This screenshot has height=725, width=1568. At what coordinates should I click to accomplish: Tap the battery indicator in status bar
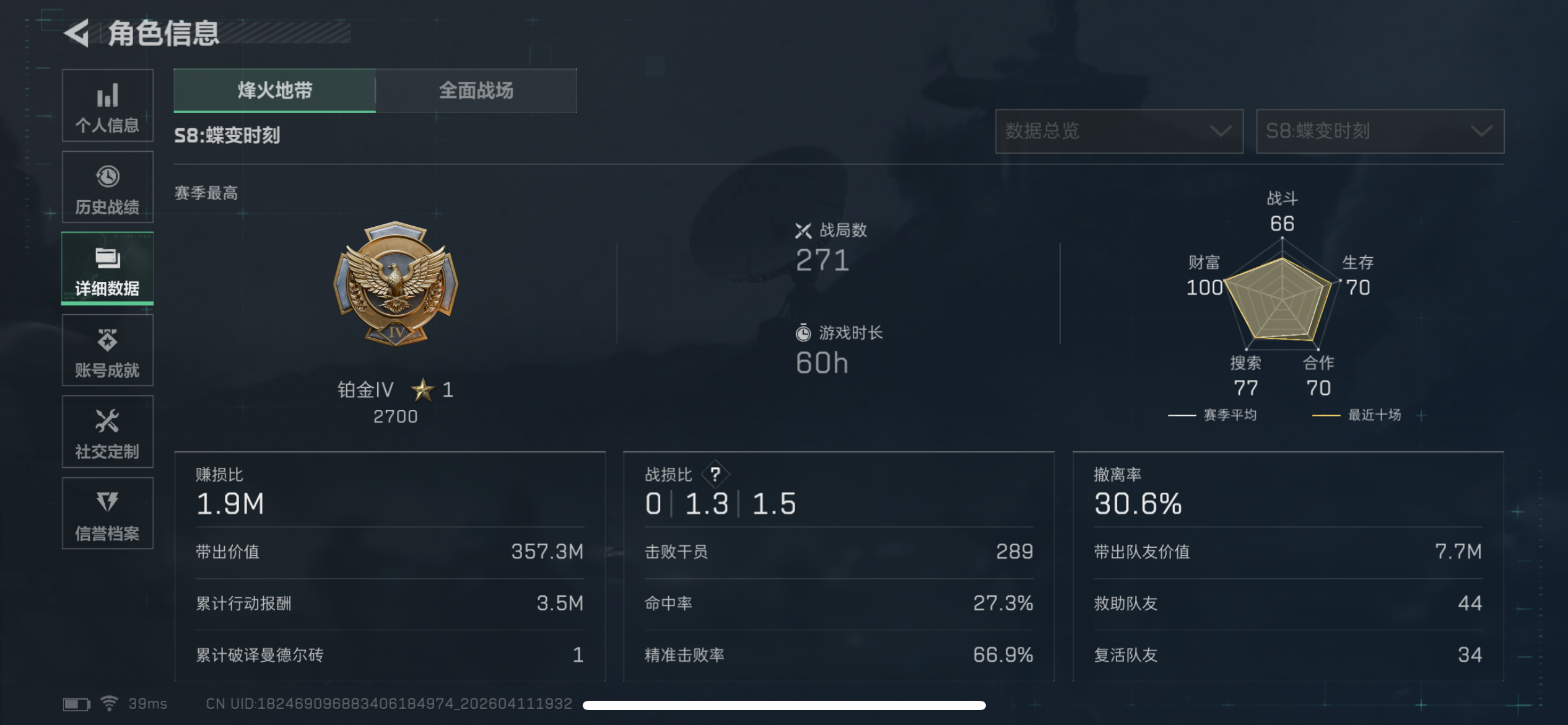click(76, 703)
